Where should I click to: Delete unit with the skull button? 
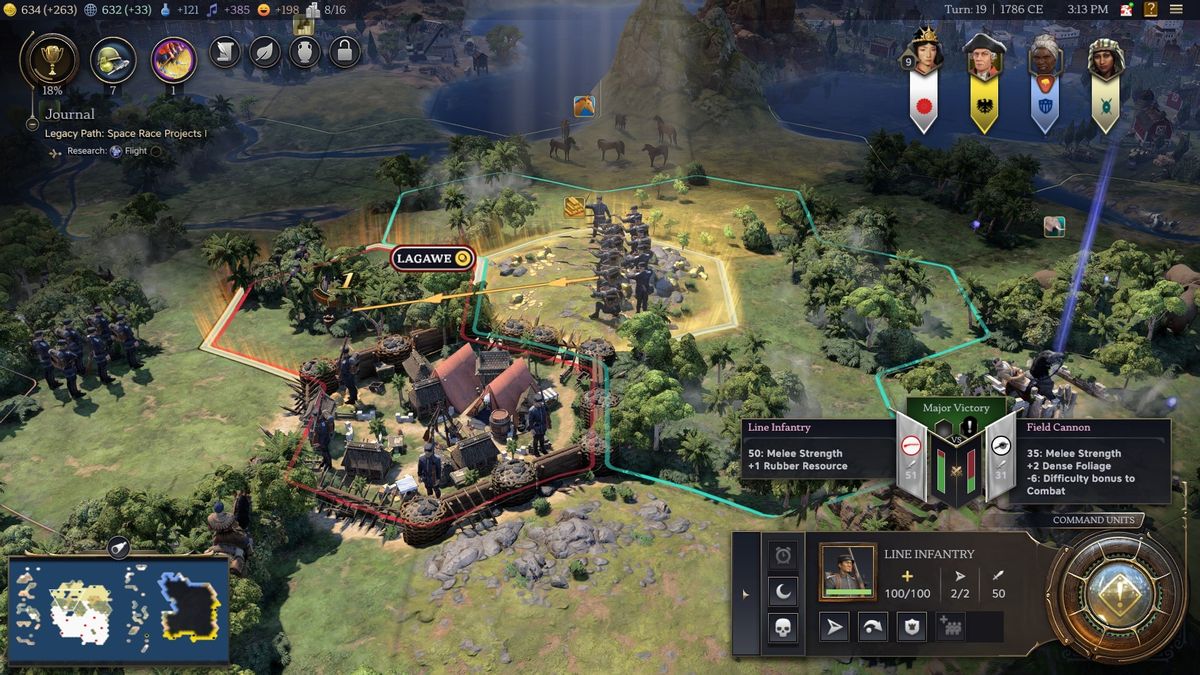[783, 628]
